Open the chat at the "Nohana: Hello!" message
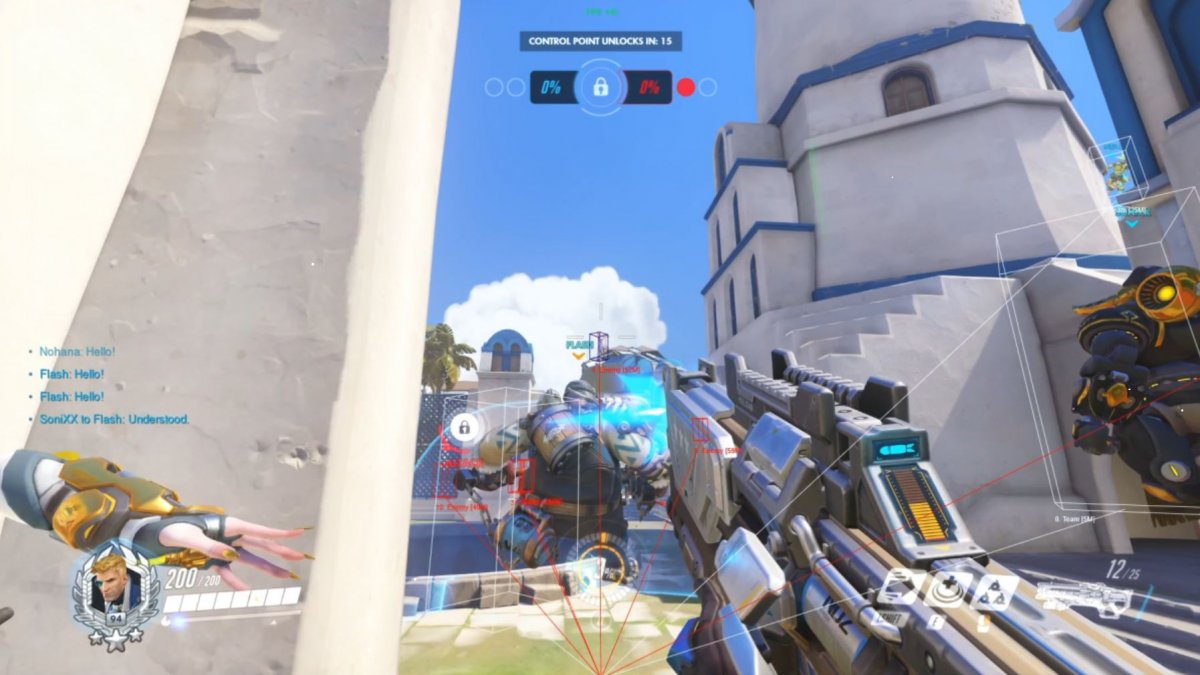1200x675 pixels. 77,352
